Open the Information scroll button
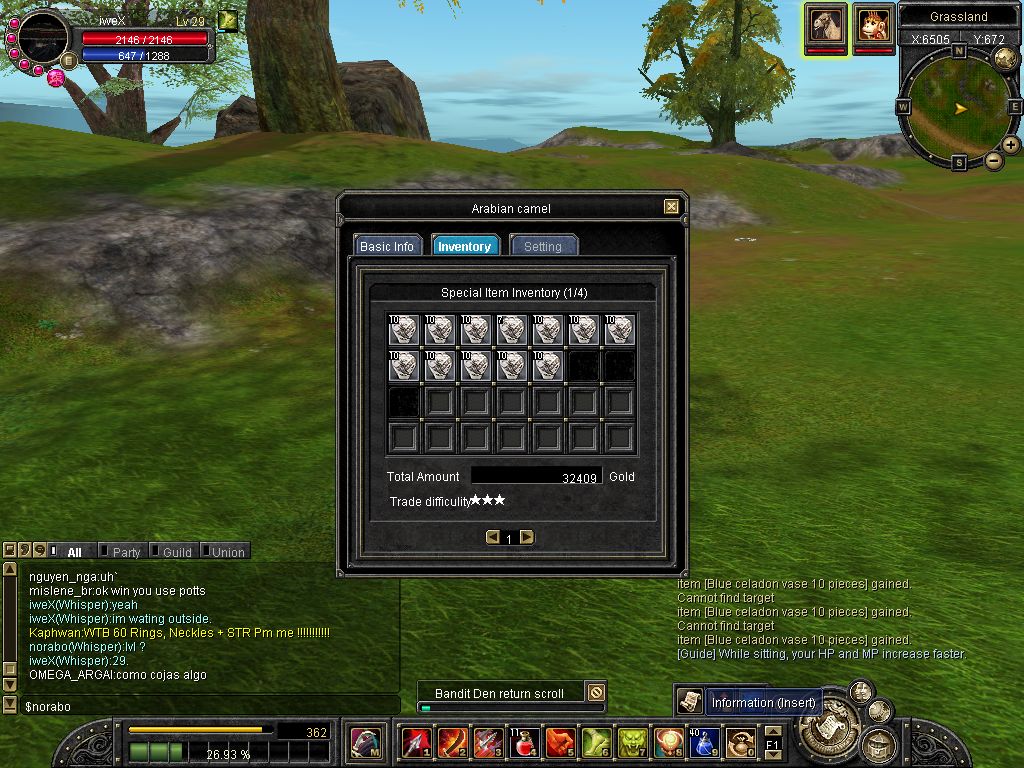1024x768 pixels. 688,702
